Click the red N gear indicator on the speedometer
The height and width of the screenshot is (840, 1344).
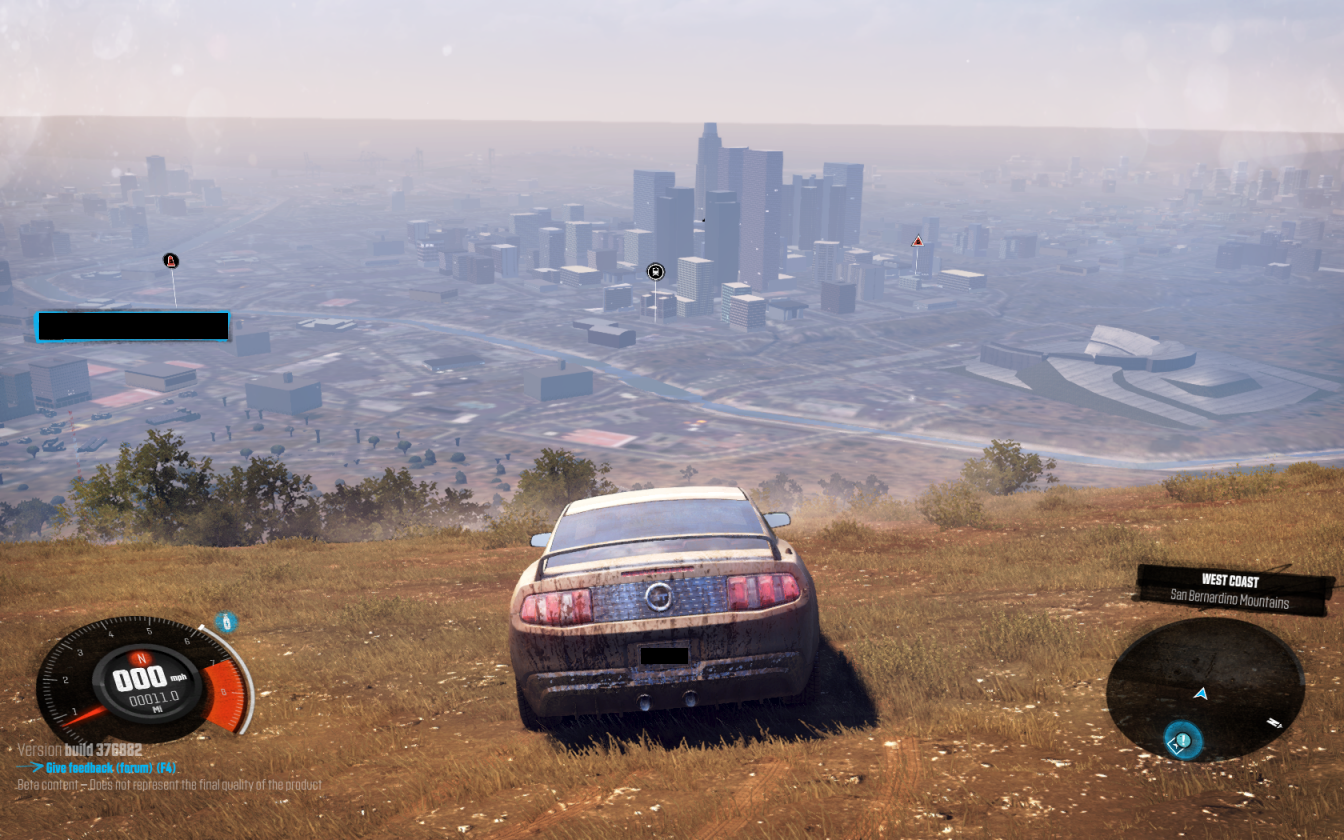pyautogui.click(x=140, y=657)
